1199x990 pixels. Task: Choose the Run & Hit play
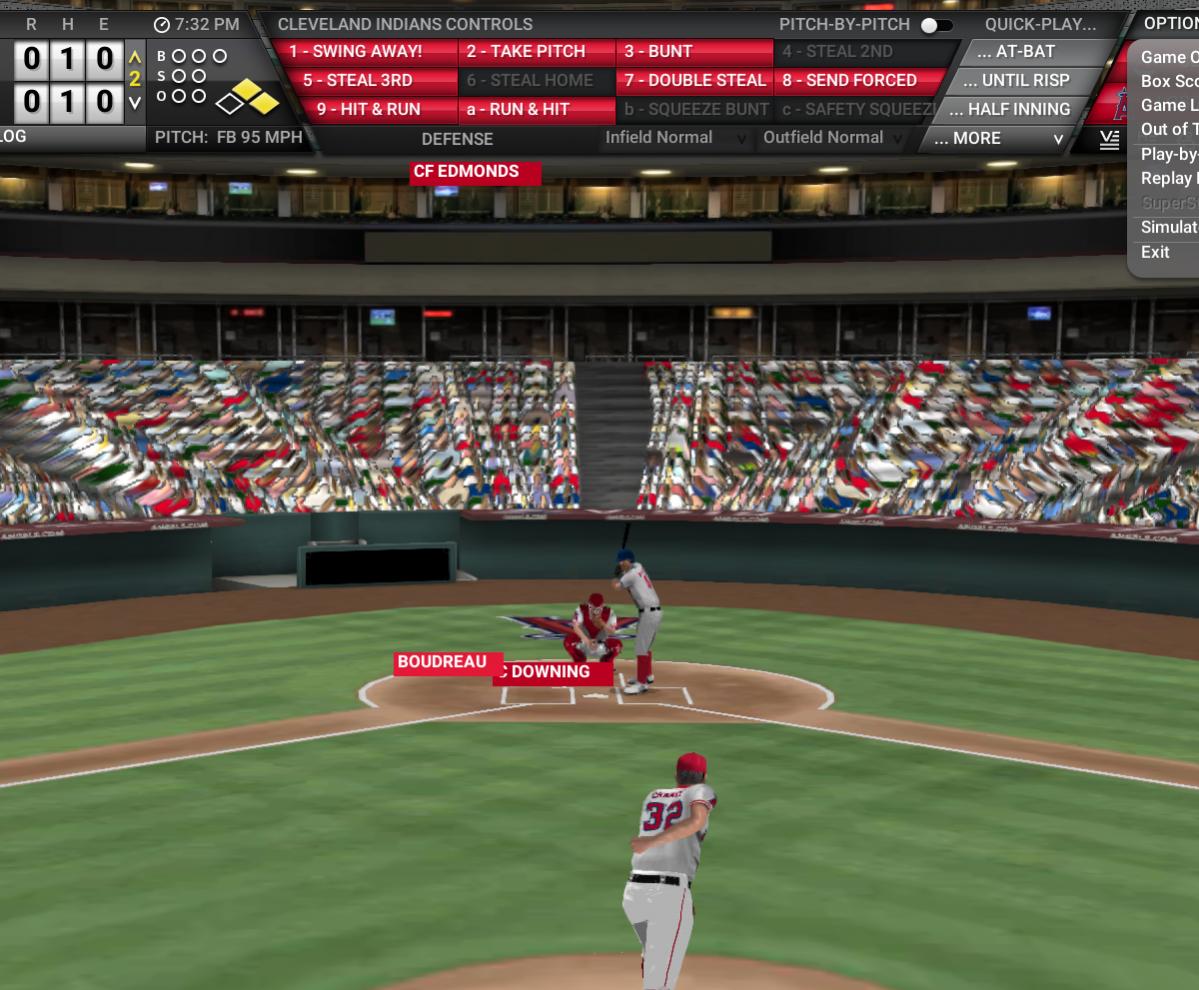536,110
